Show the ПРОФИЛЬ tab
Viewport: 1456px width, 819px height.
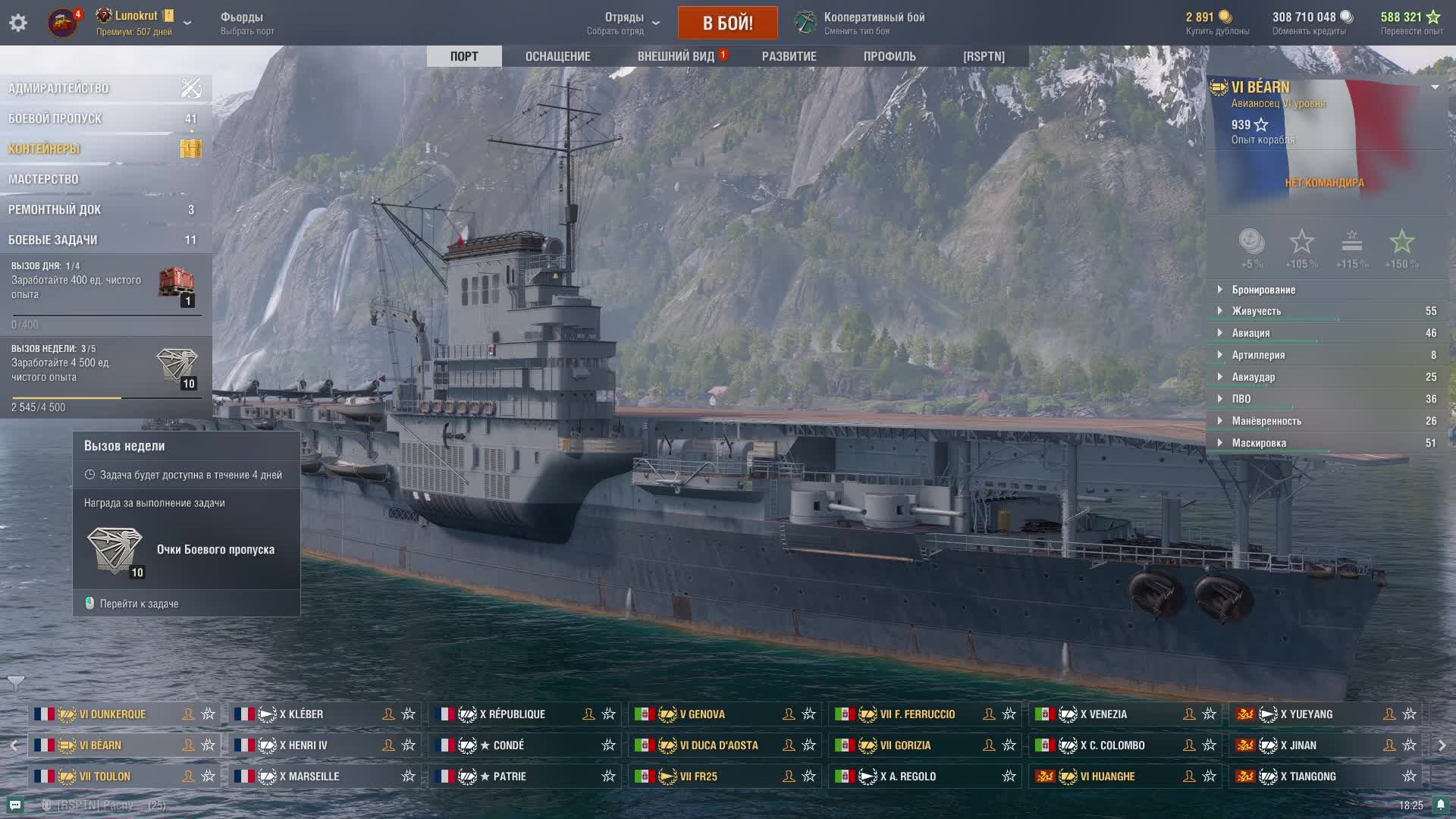click(x=889, y=56)
